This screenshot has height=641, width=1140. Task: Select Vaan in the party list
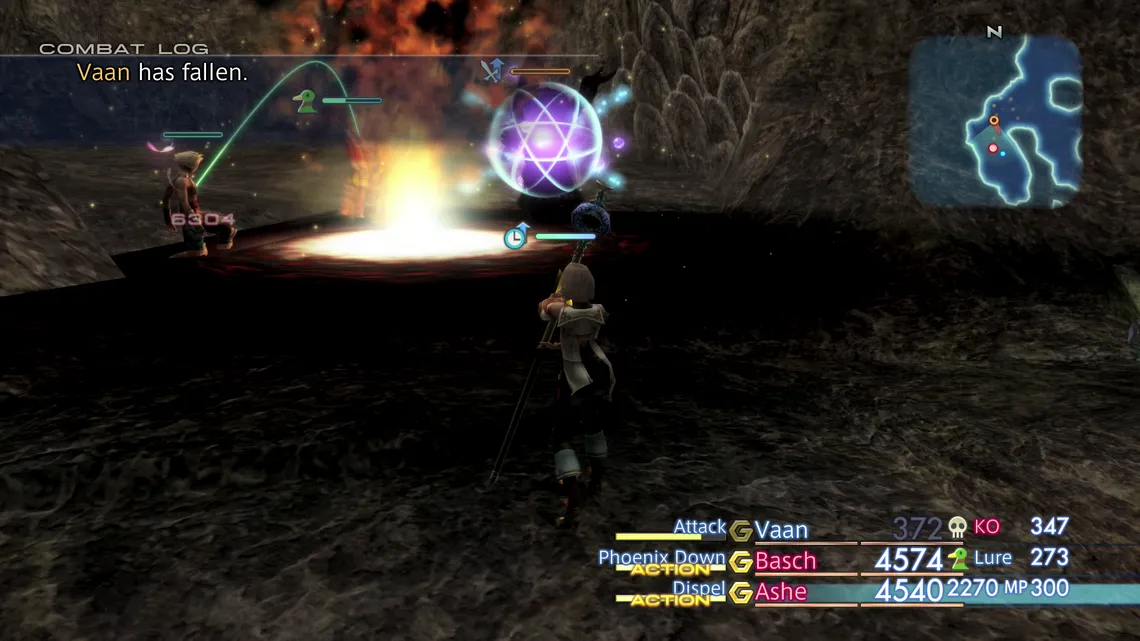[781, 530]
